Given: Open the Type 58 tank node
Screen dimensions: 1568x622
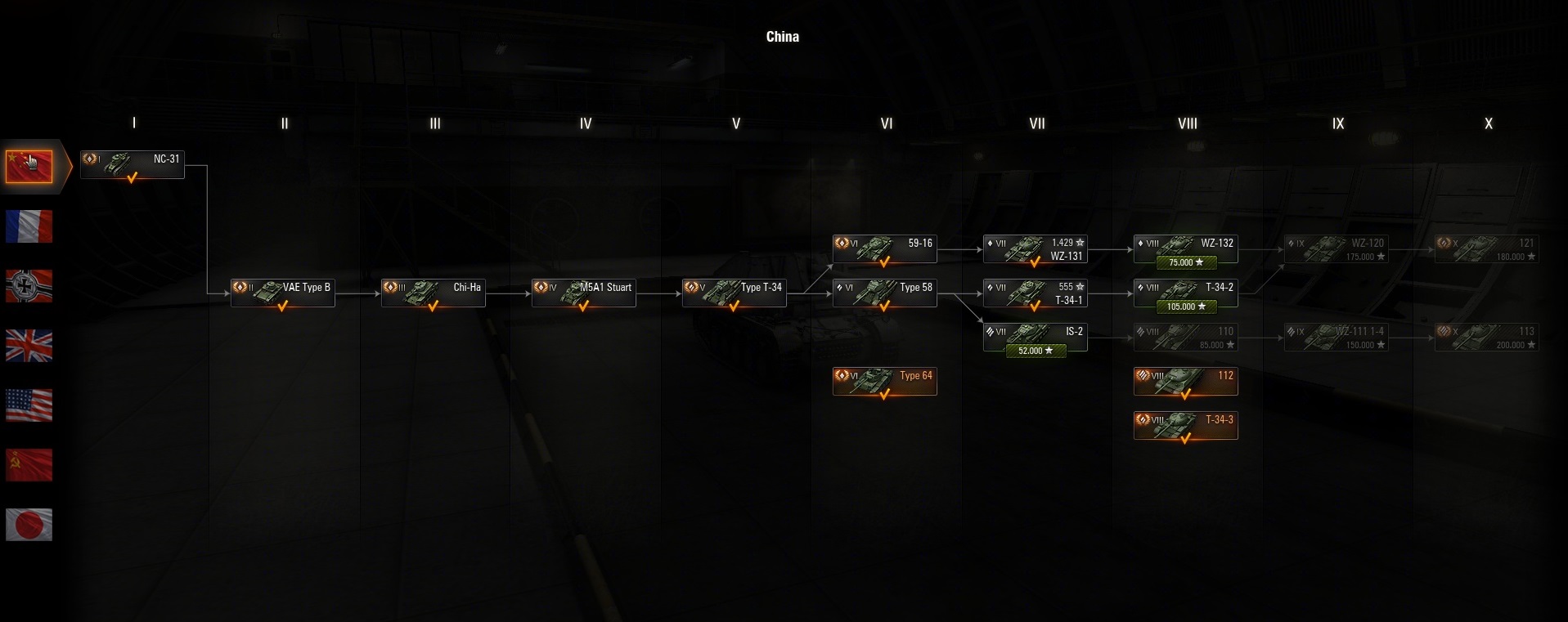Looking at the screenshot, I should (x=885, y=293).
